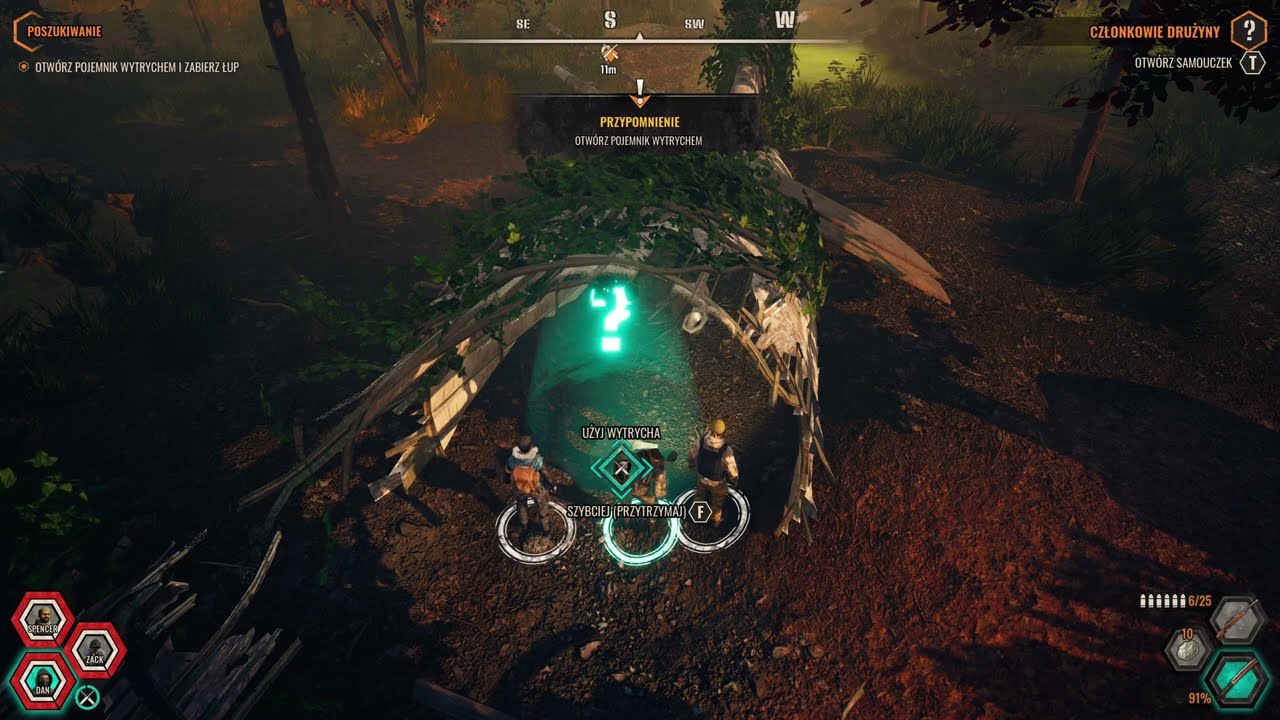Viewport: 1280px width, 720px height.
Task: Open the question mark help hexagon
Action: [1248, 31]
